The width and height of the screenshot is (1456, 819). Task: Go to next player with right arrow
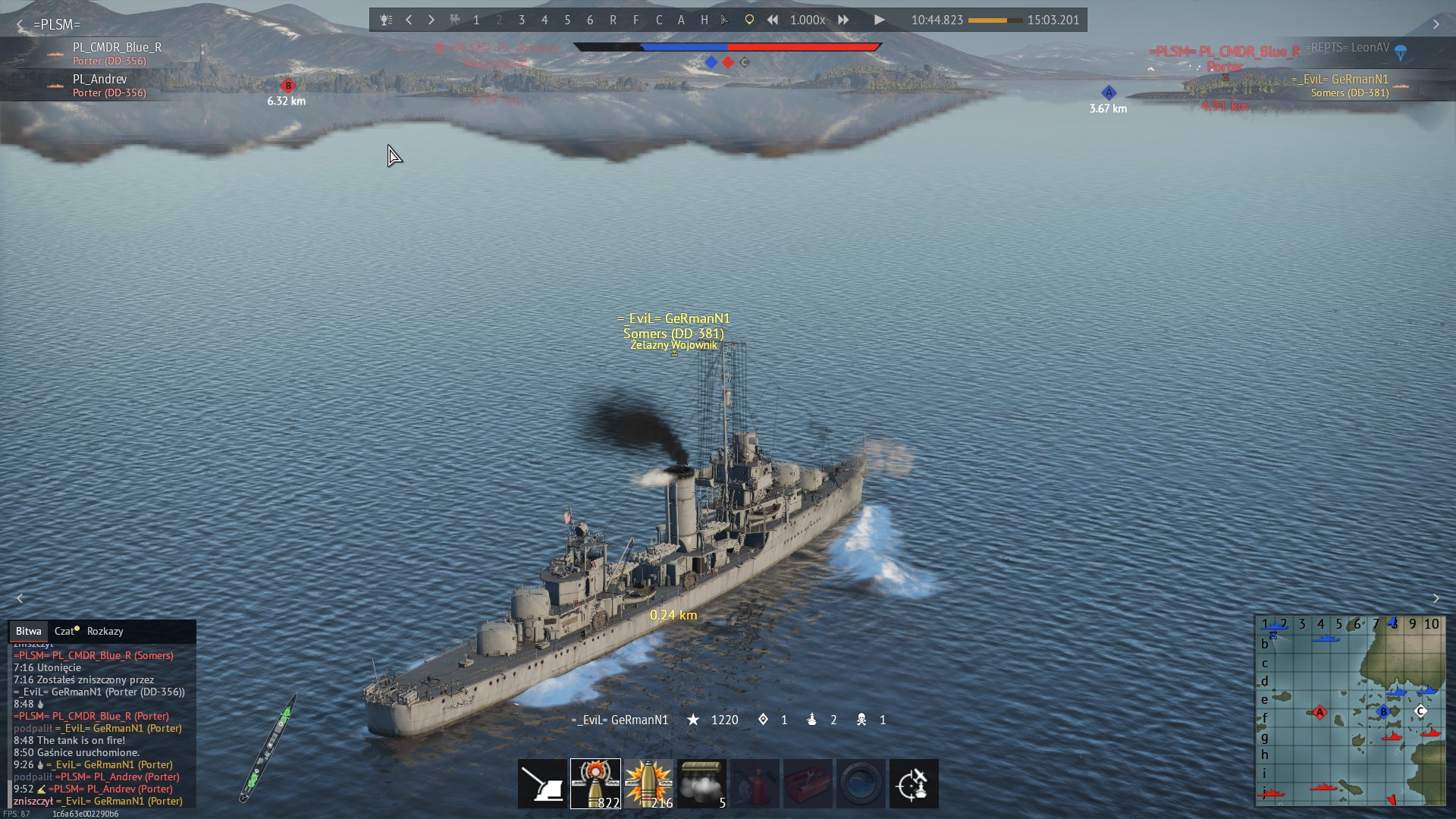[x=431, y=20]
